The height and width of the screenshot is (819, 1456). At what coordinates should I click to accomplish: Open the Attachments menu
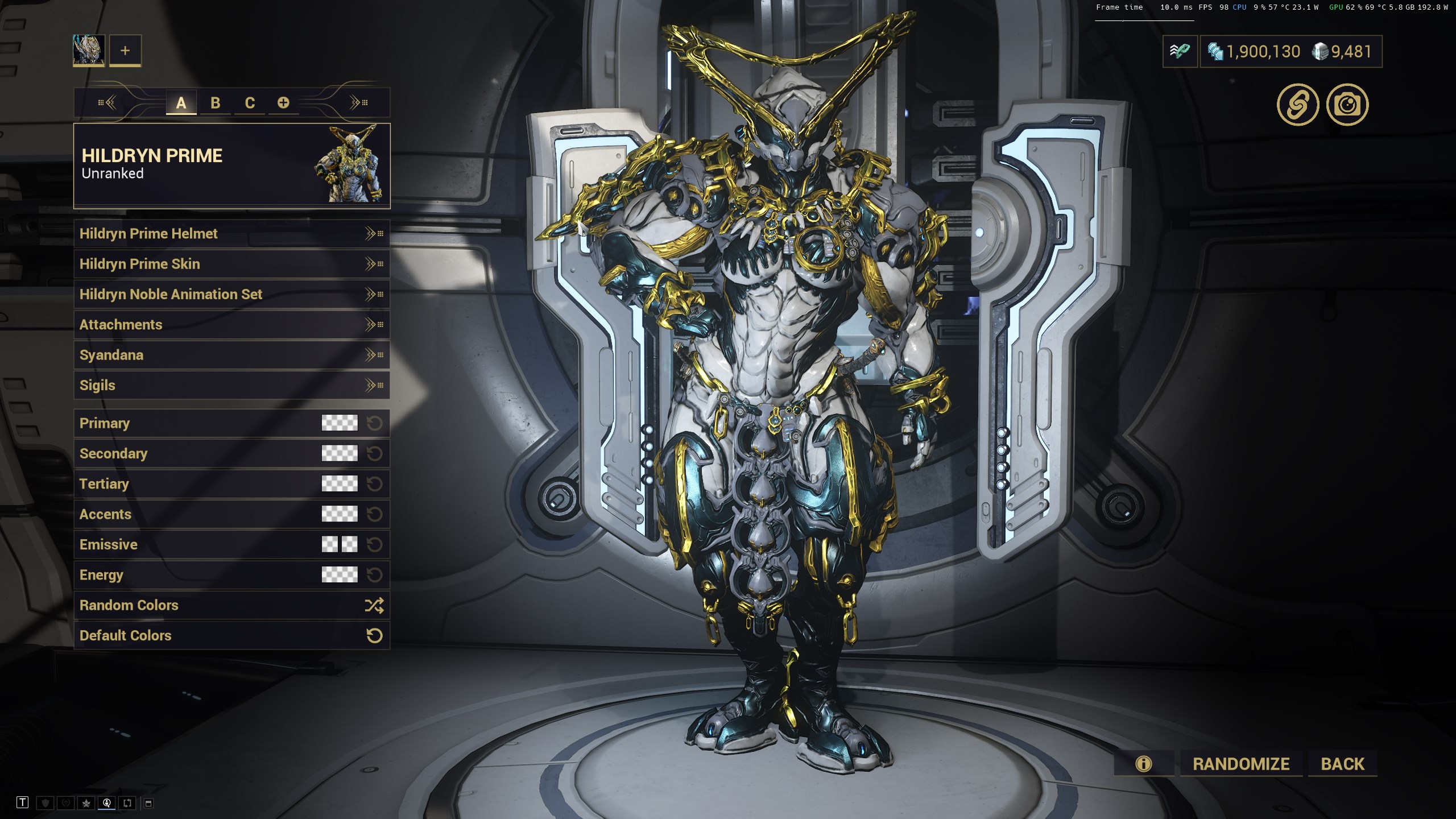(x=231, y=325)
